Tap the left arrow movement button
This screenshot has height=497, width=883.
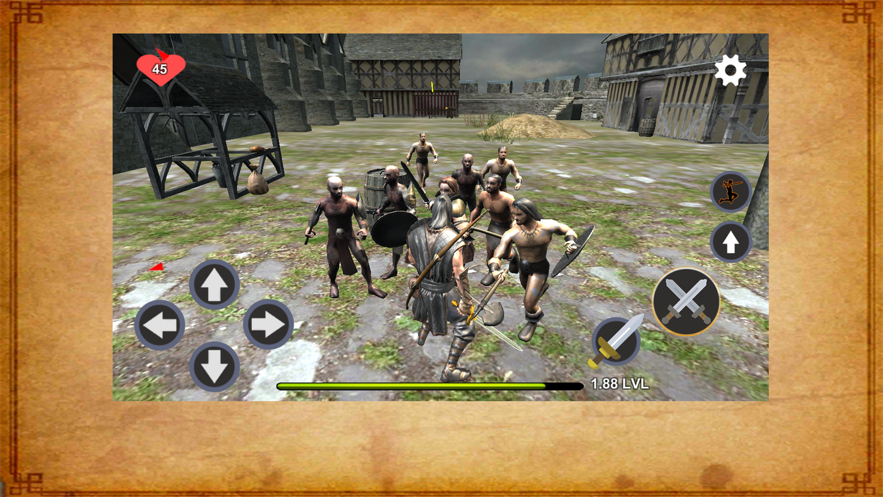click(160, 325)
